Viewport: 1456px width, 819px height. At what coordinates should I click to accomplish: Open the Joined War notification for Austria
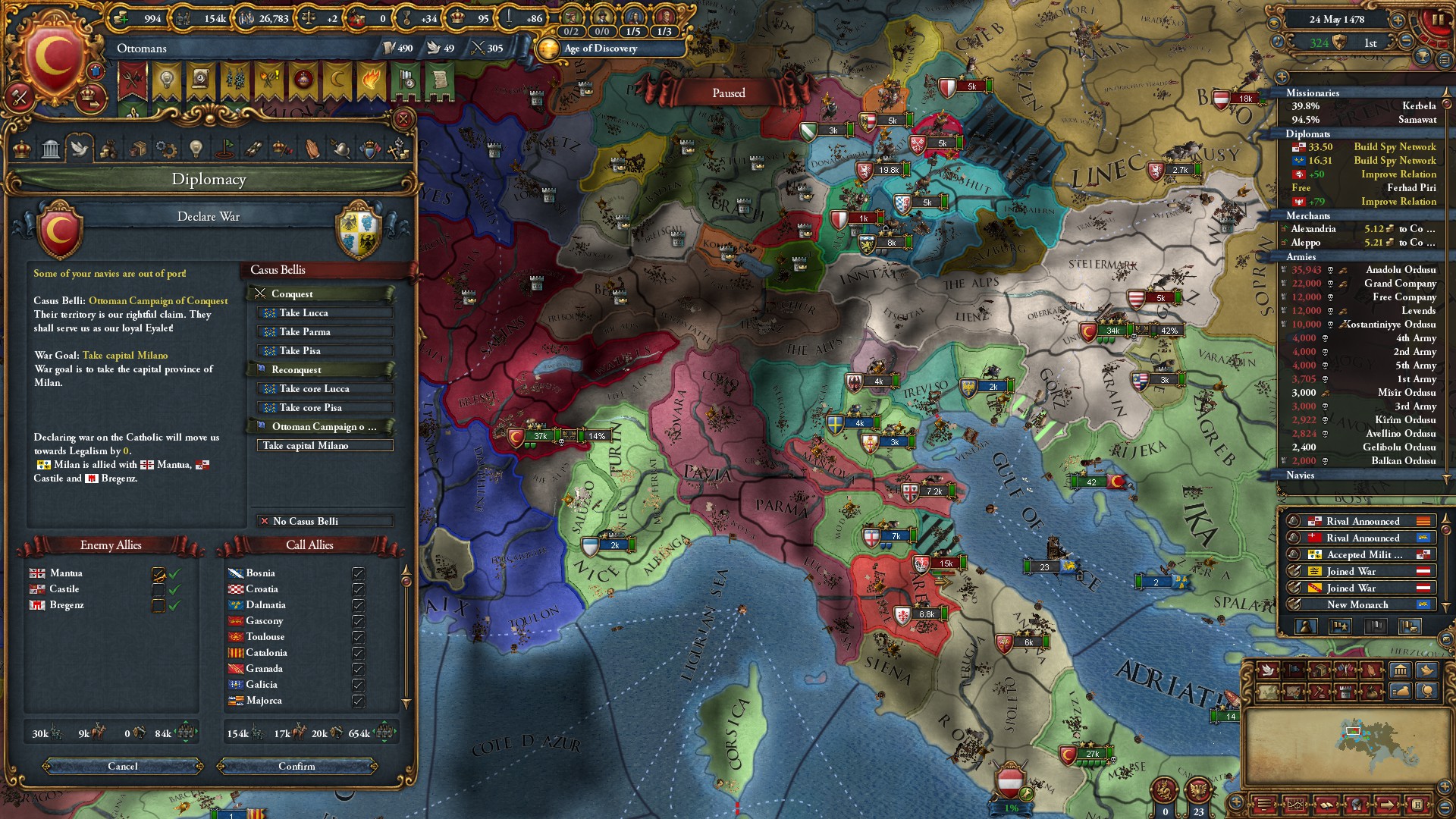[x=1357, y=572]
